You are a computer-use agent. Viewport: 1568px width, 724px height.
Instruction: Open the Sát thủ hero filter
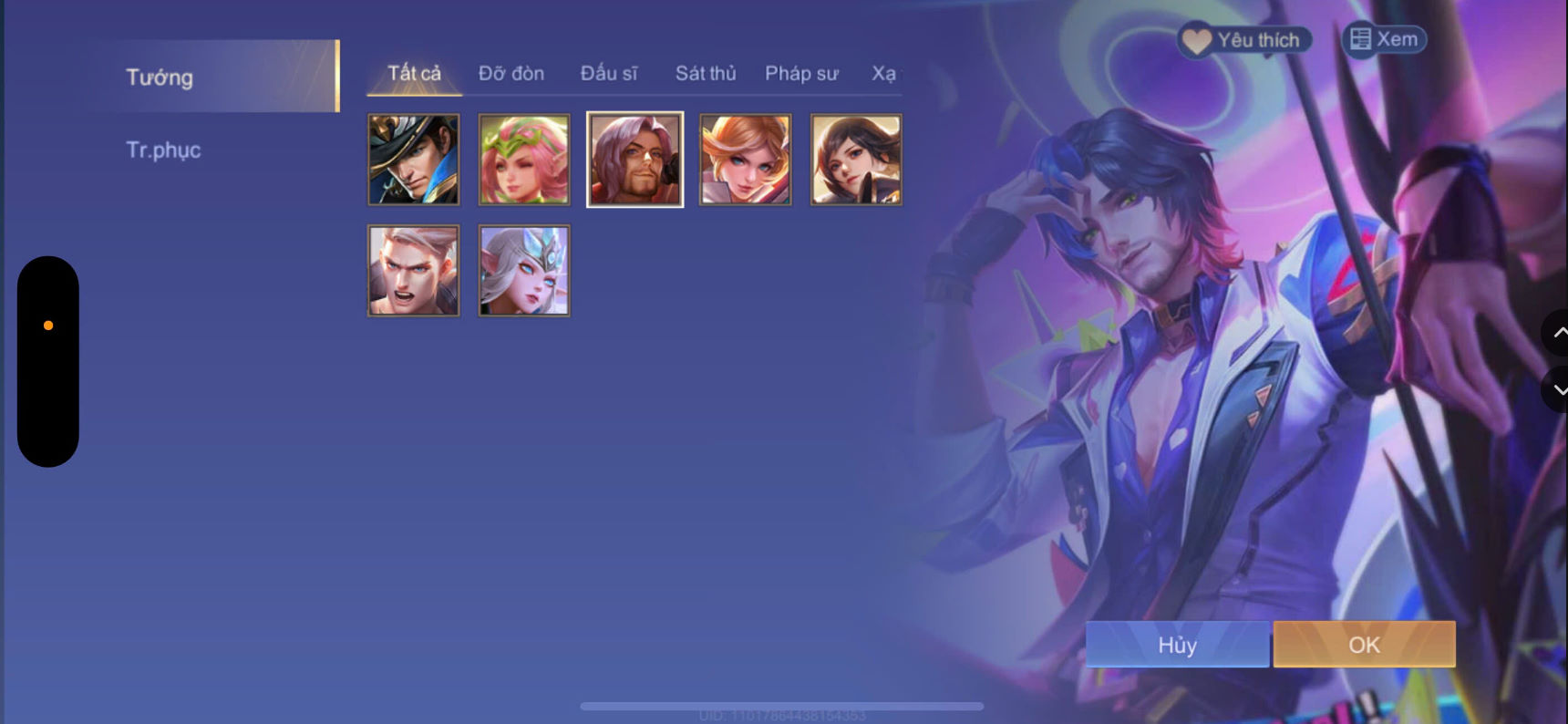pyautogui.click(x=705, y=73)
